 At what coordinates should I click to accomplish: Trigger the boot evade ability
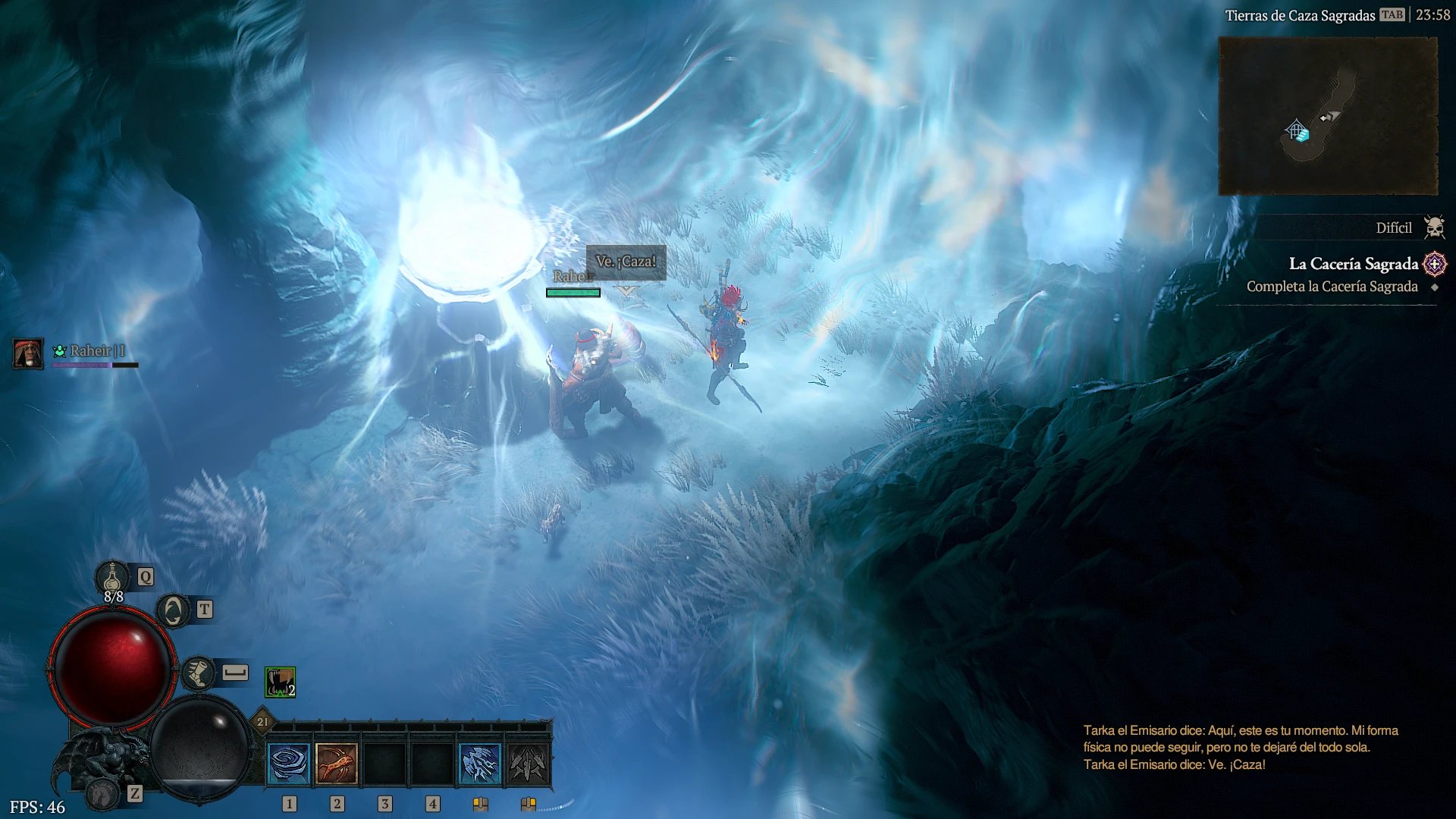pos(199,673)
